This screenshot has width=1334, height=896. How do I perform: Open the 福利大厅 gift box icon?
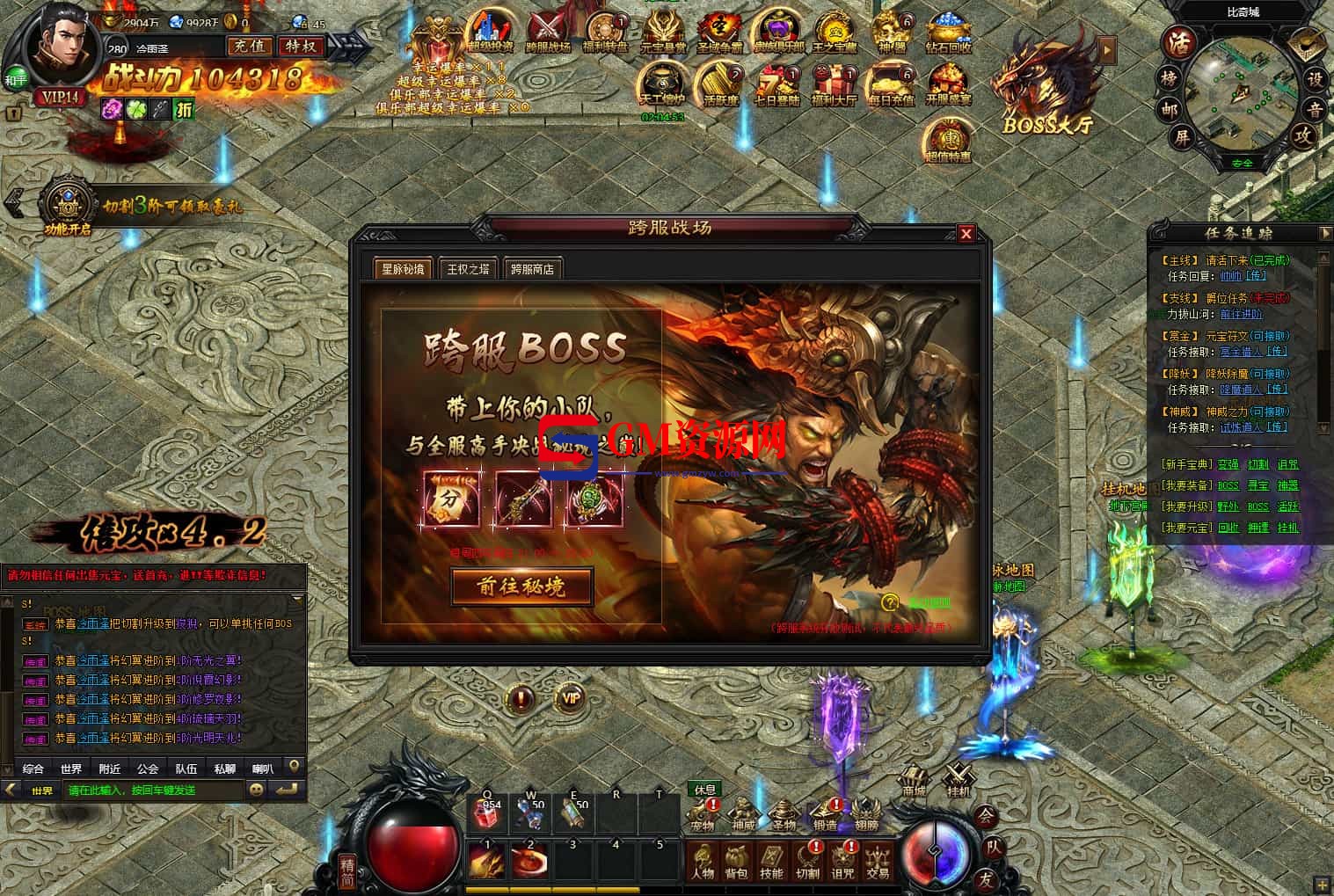832,85
